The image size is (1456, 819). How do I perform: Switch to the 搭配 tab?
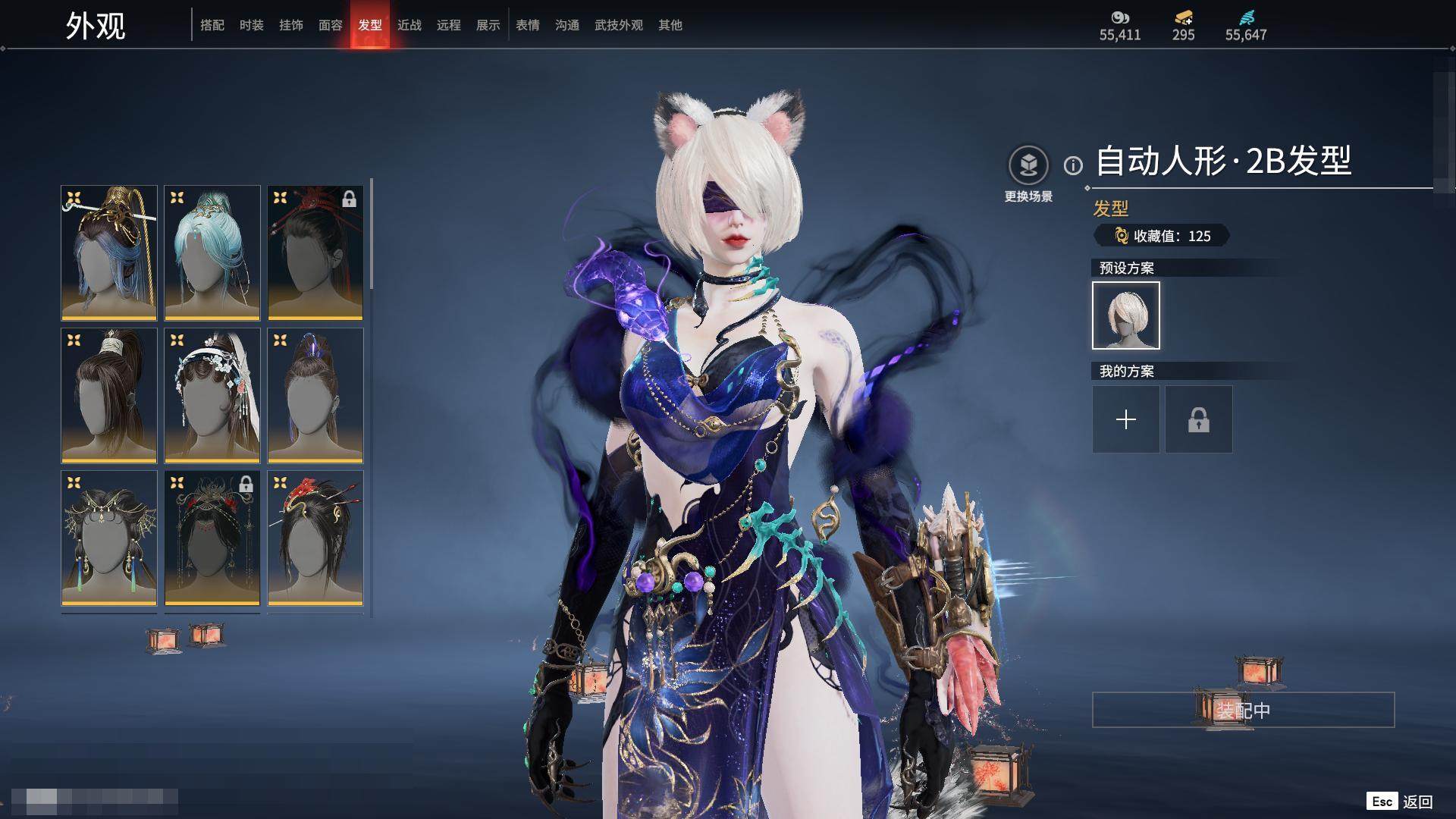click(x=212, y=25)
